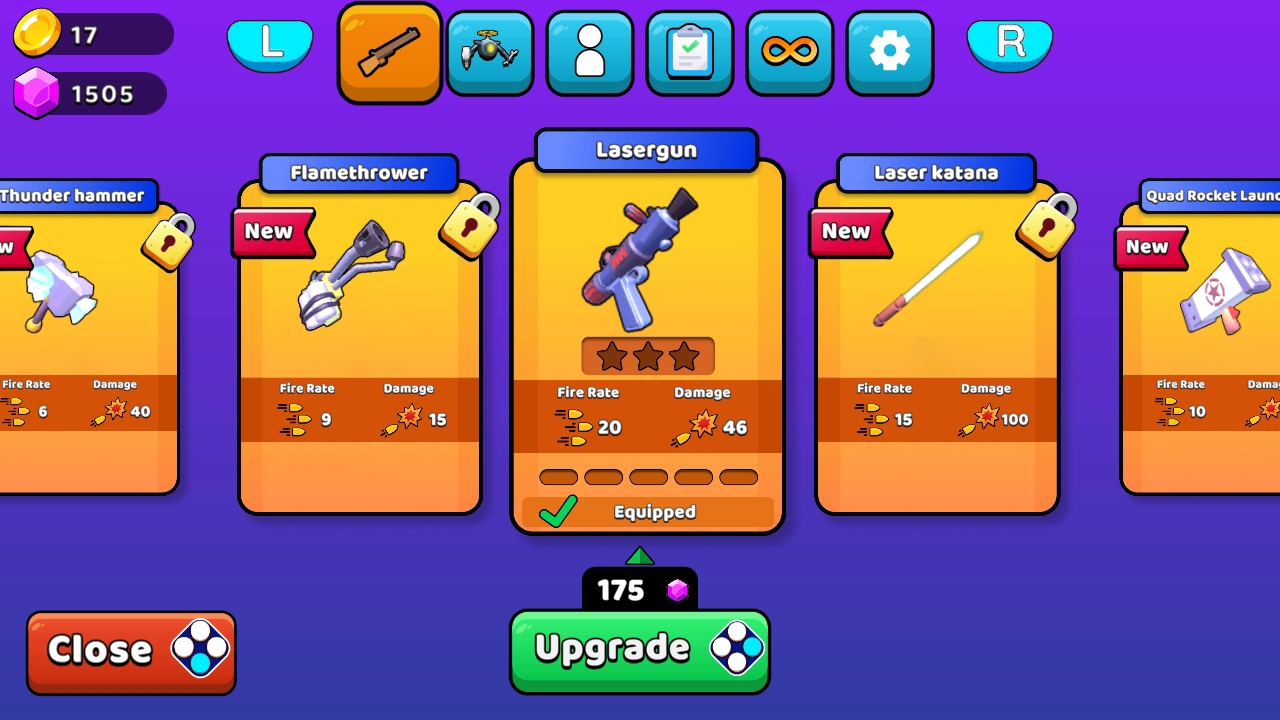Click the L shoulder navigation button
The width and height of the screenshot is (1280, 720).
[x=270, y=43]
